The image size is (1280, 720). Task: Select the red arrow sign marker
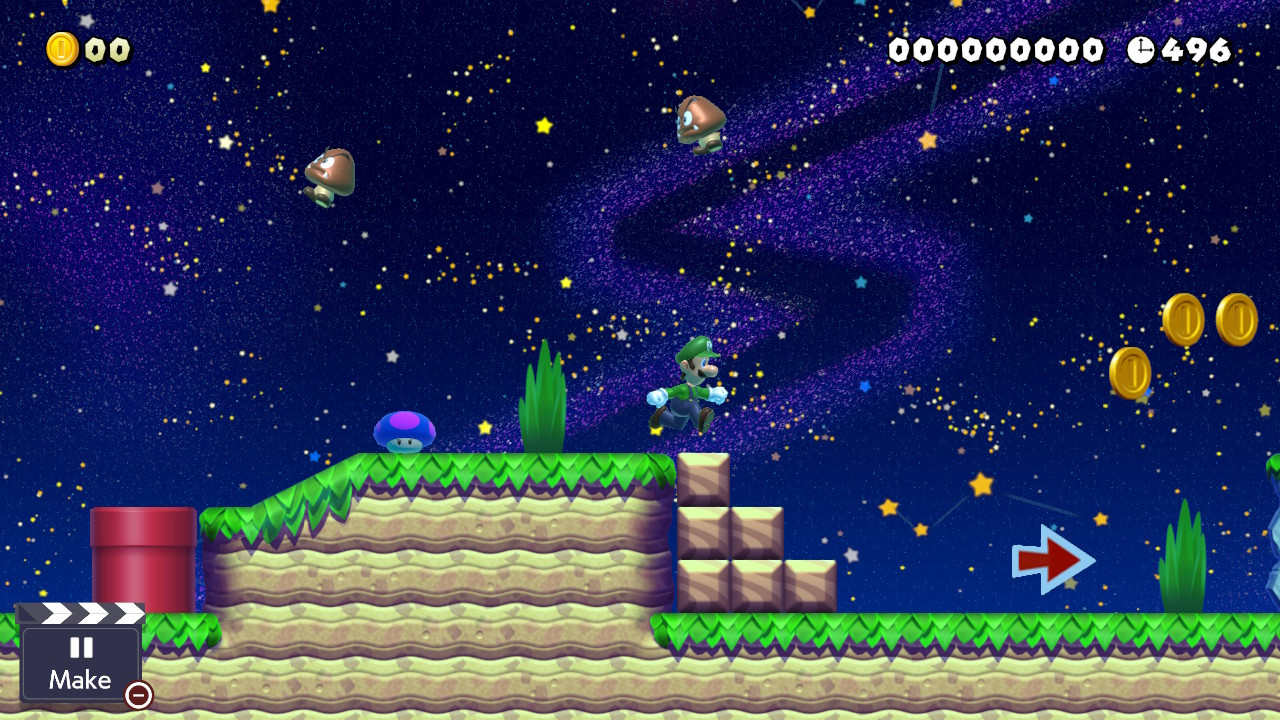point(1050,560)
